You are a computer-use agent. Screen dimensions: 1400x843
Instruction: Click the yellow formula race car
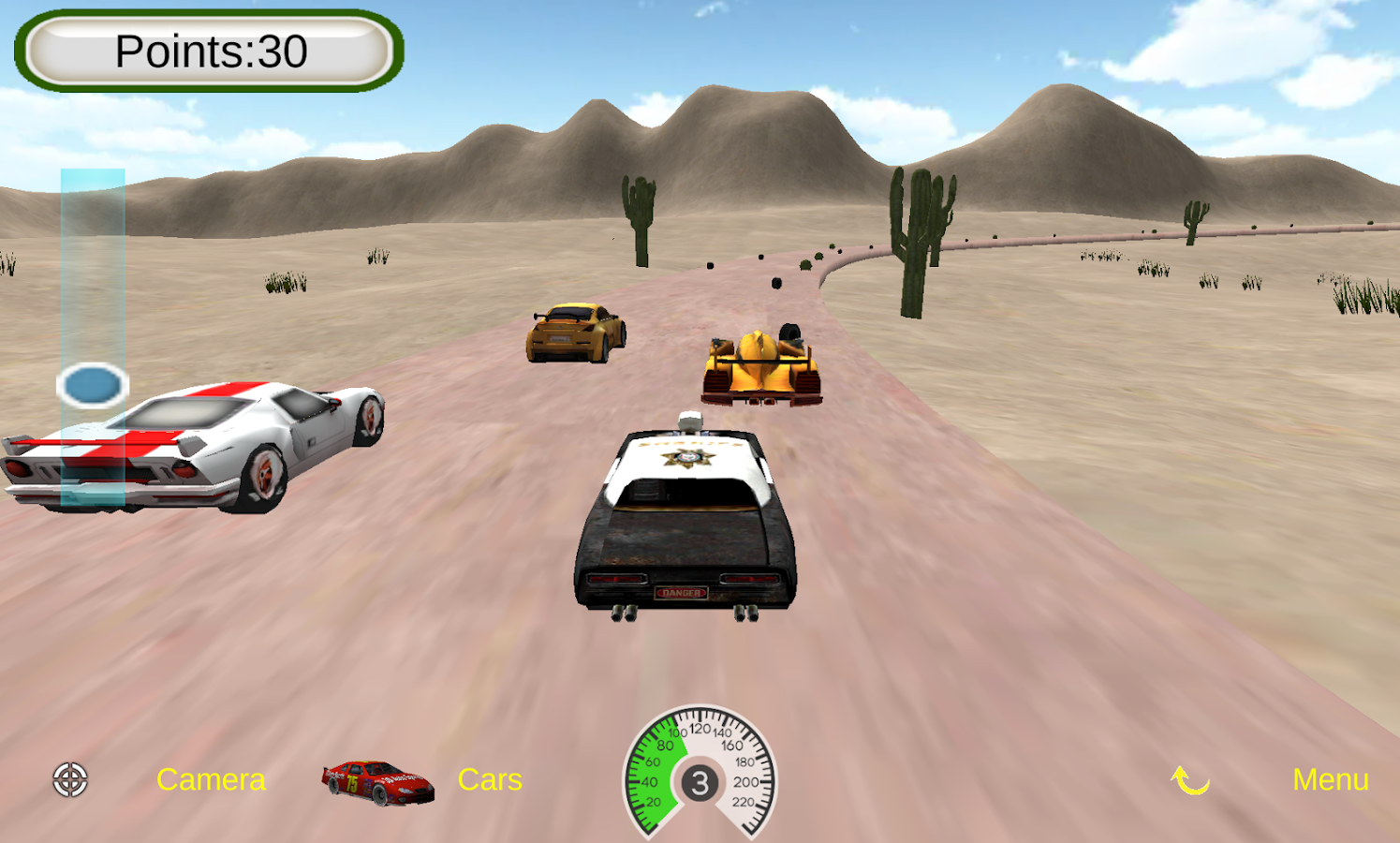(x=760, y=365)
